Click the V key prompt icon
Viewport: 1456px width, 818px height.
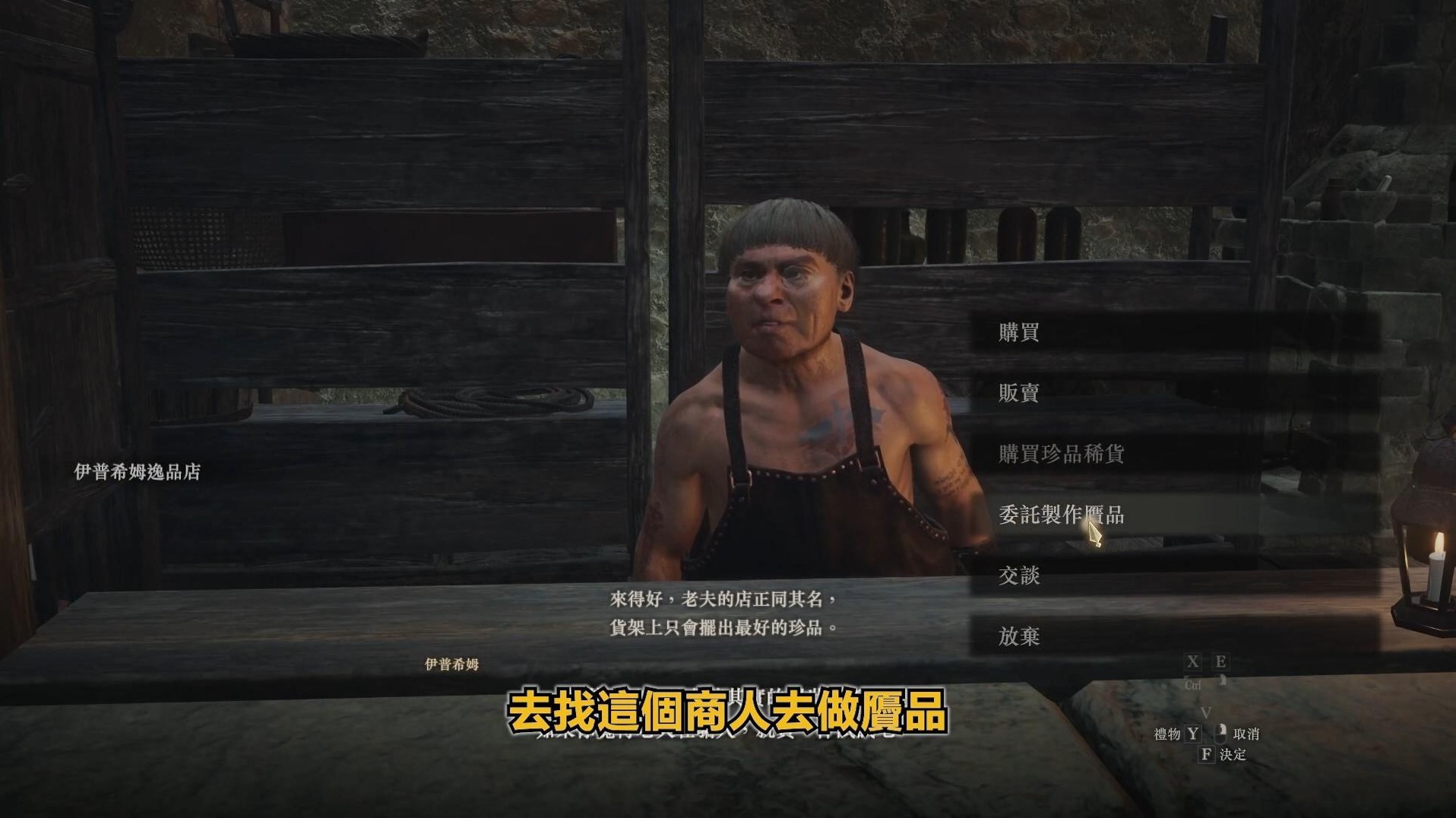(1207, 713)
